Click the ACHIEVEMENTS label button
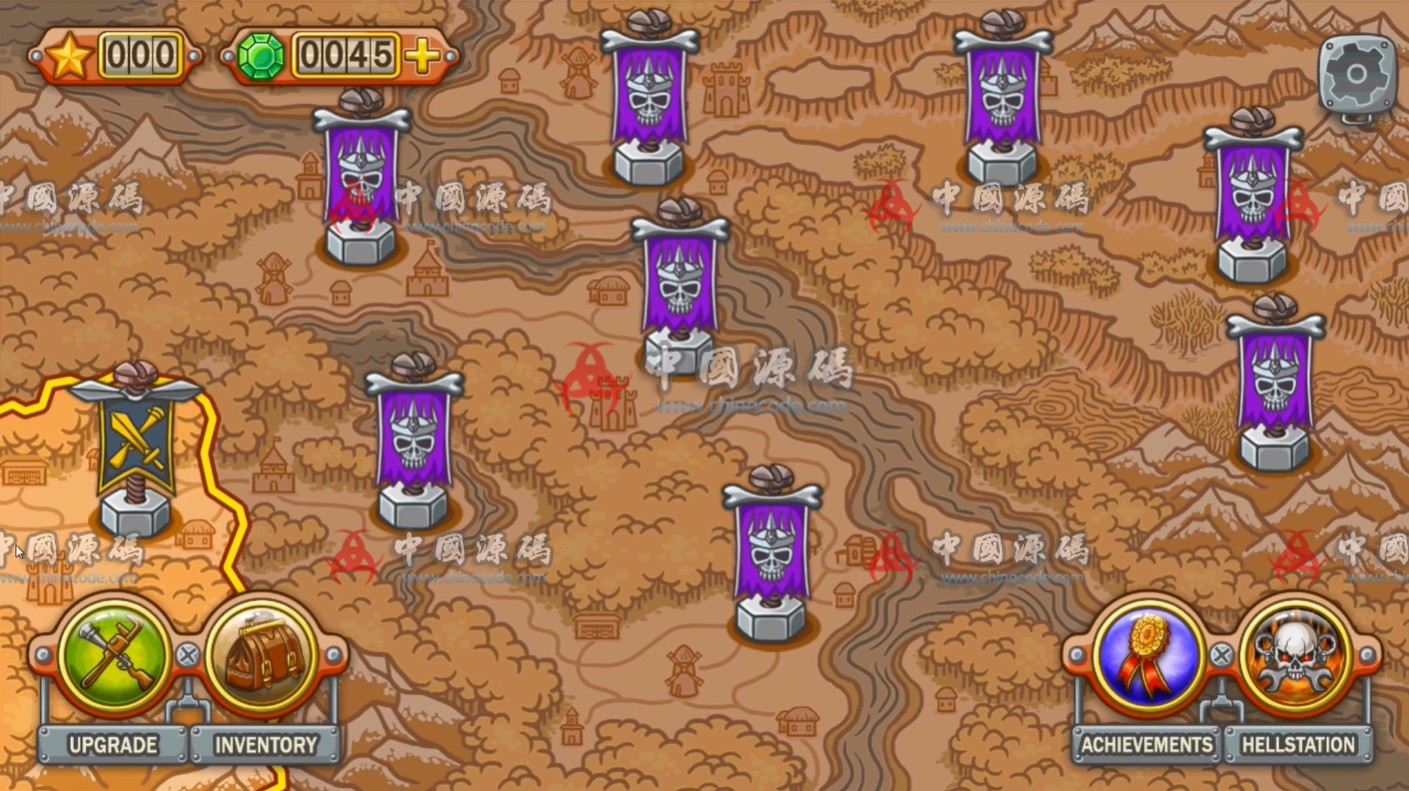 point(1143,745)
